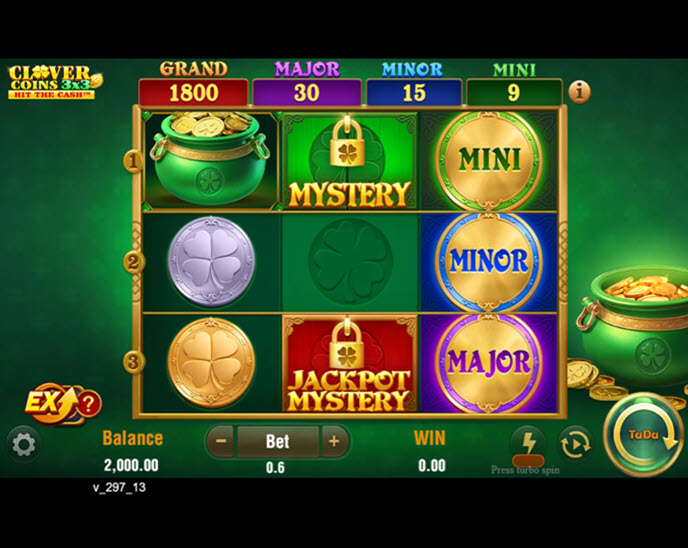The height and width of the screenshot is (548, 688).
Task: Open the info paytable button
Action: [x=579, y=92]
